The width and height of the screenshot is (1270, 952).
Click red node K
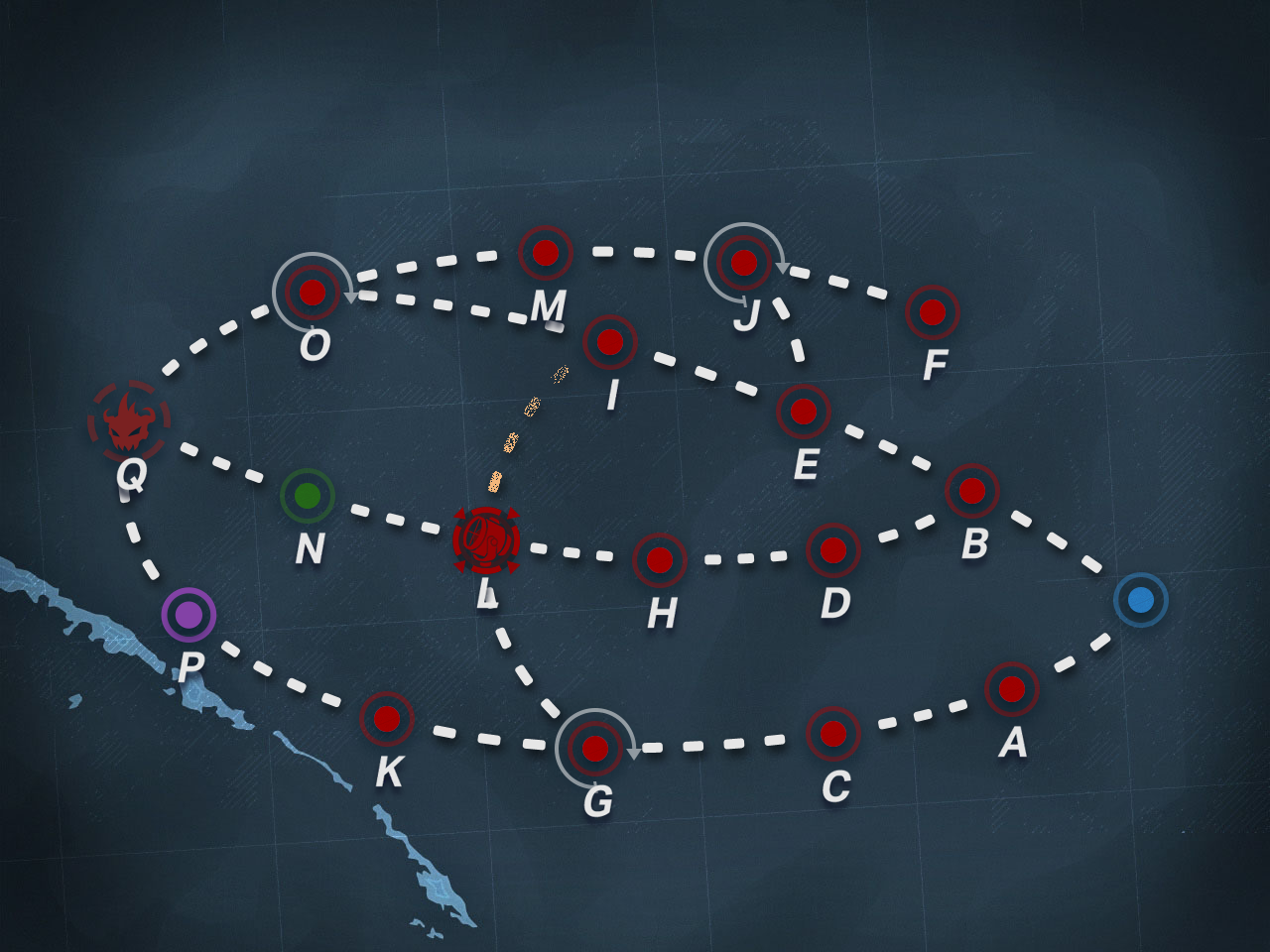[x=387, y=718]
